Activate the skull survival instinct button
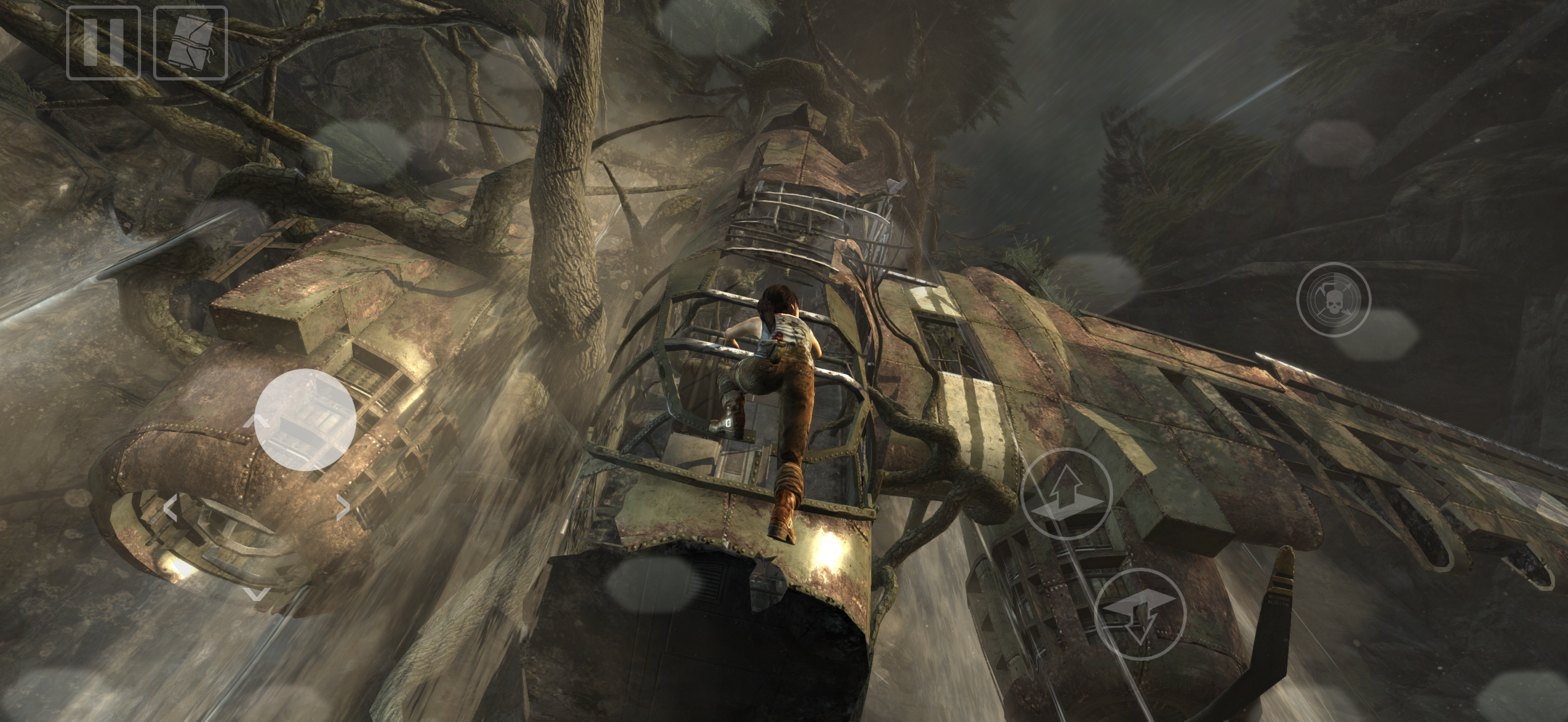The height and width of the screenshot is (722, 1568). coord(1333,300)
